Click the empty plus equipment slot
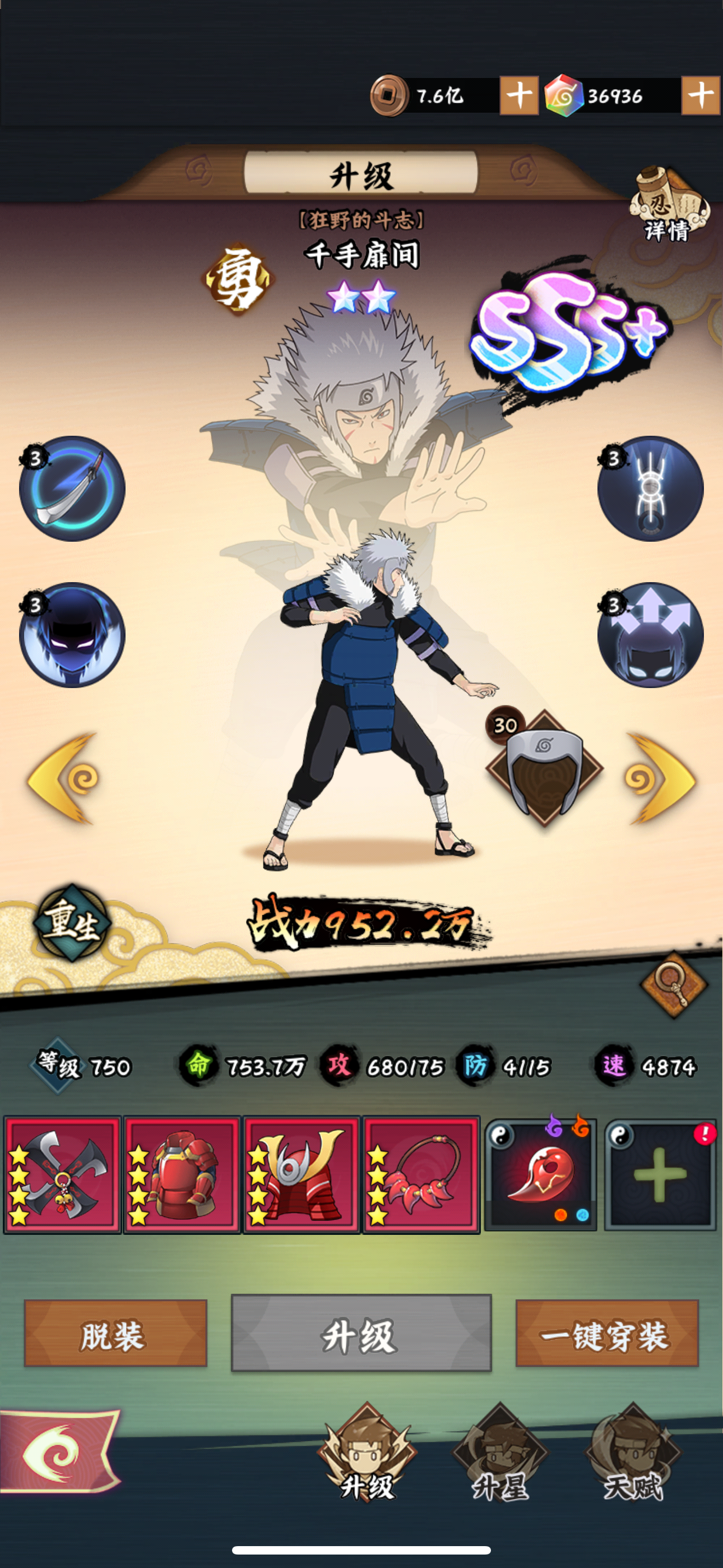The height and width of the screenshot is (1568, 723). tap(659, 1175)
